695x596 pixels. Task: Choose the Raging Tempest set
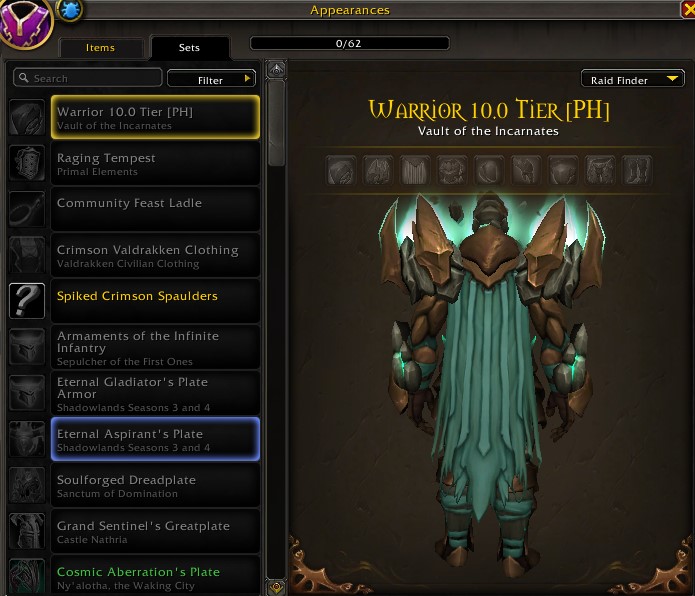pyautogui.click(x=154, y=163)
